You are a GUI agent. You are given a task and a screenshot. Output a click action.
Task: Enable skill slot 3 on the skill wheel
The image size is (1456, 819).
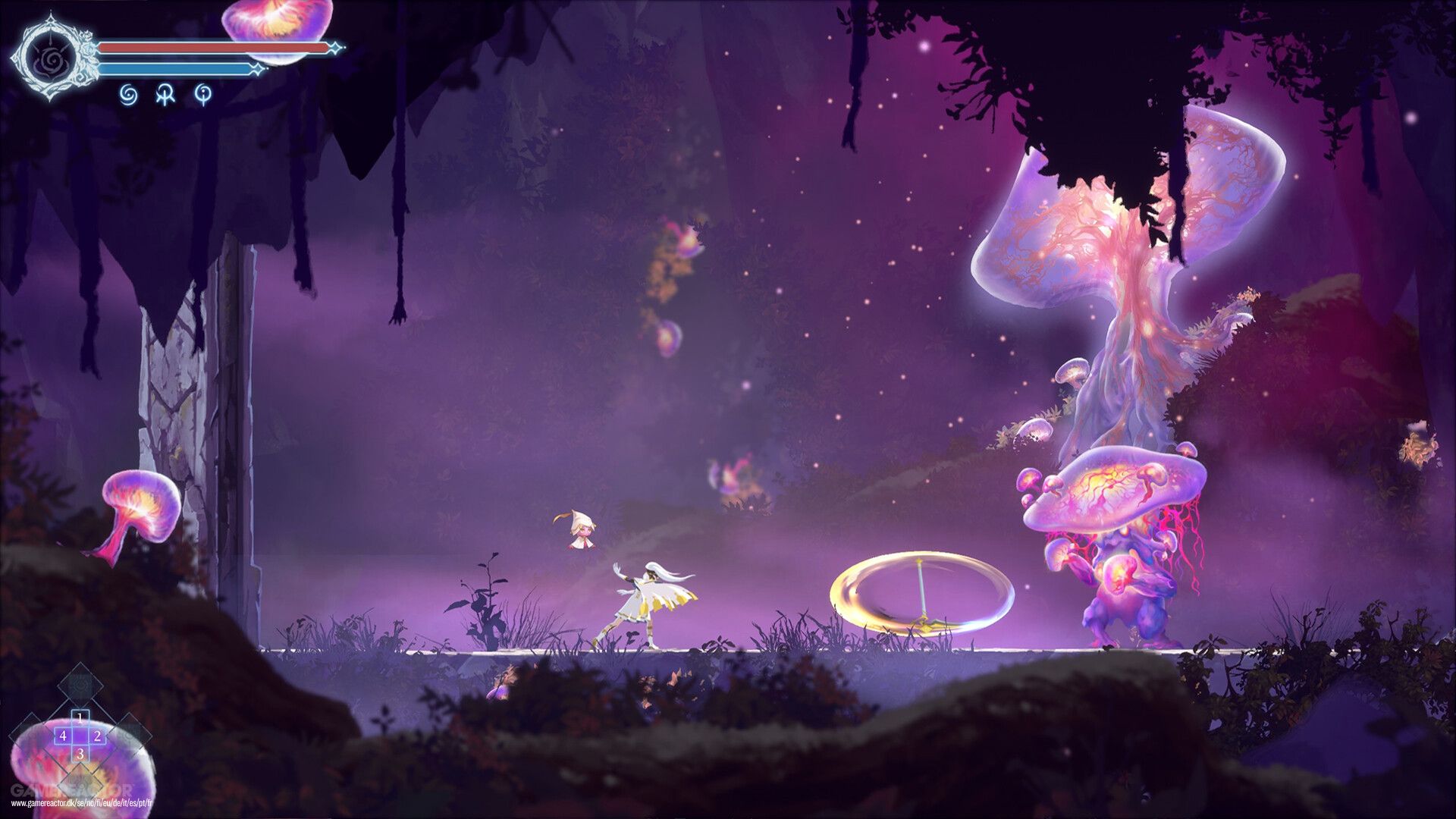click(x=81, y=754)
